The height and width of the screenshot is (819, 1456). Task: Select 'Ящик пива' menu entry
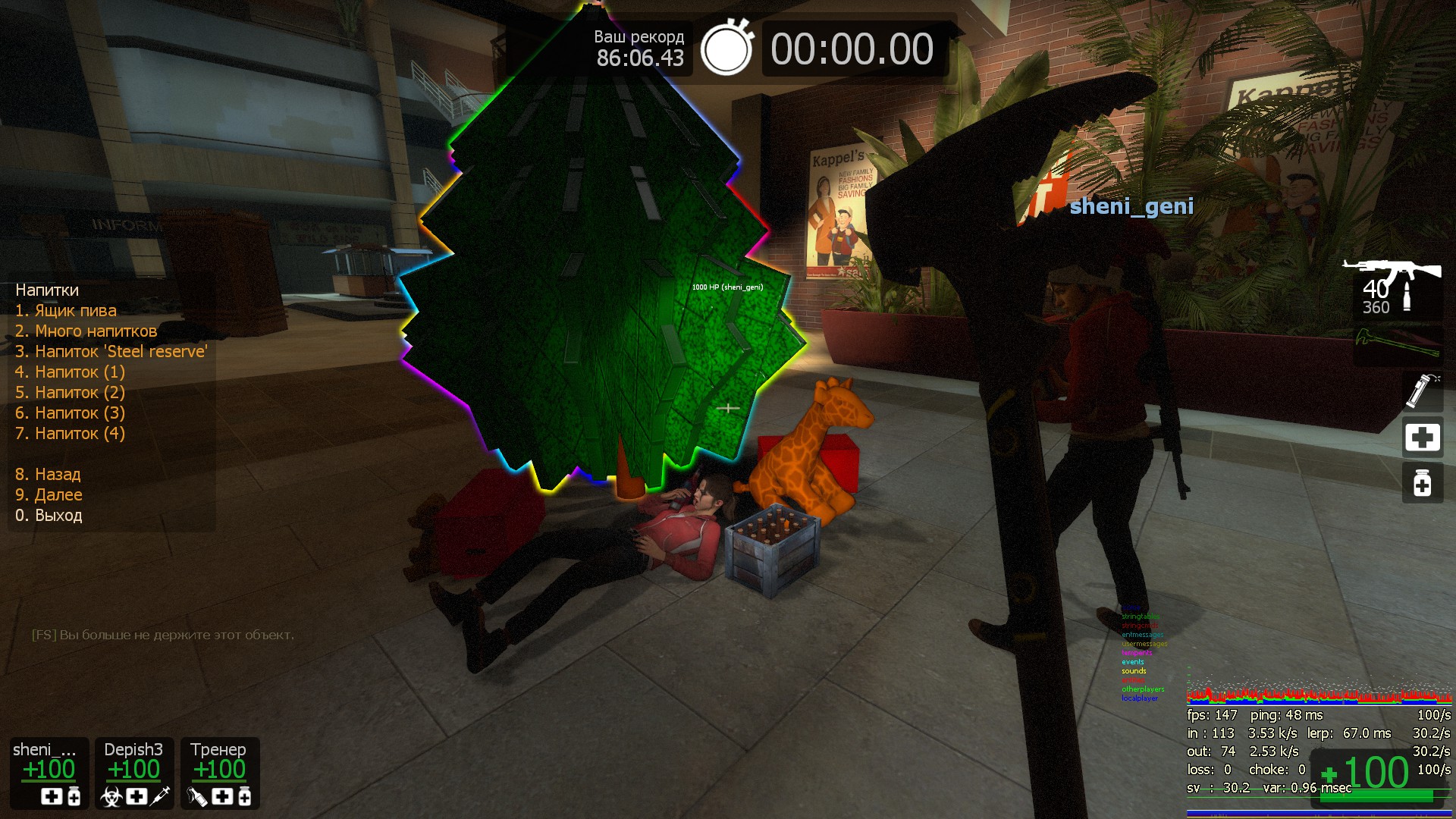click(66, 311)
